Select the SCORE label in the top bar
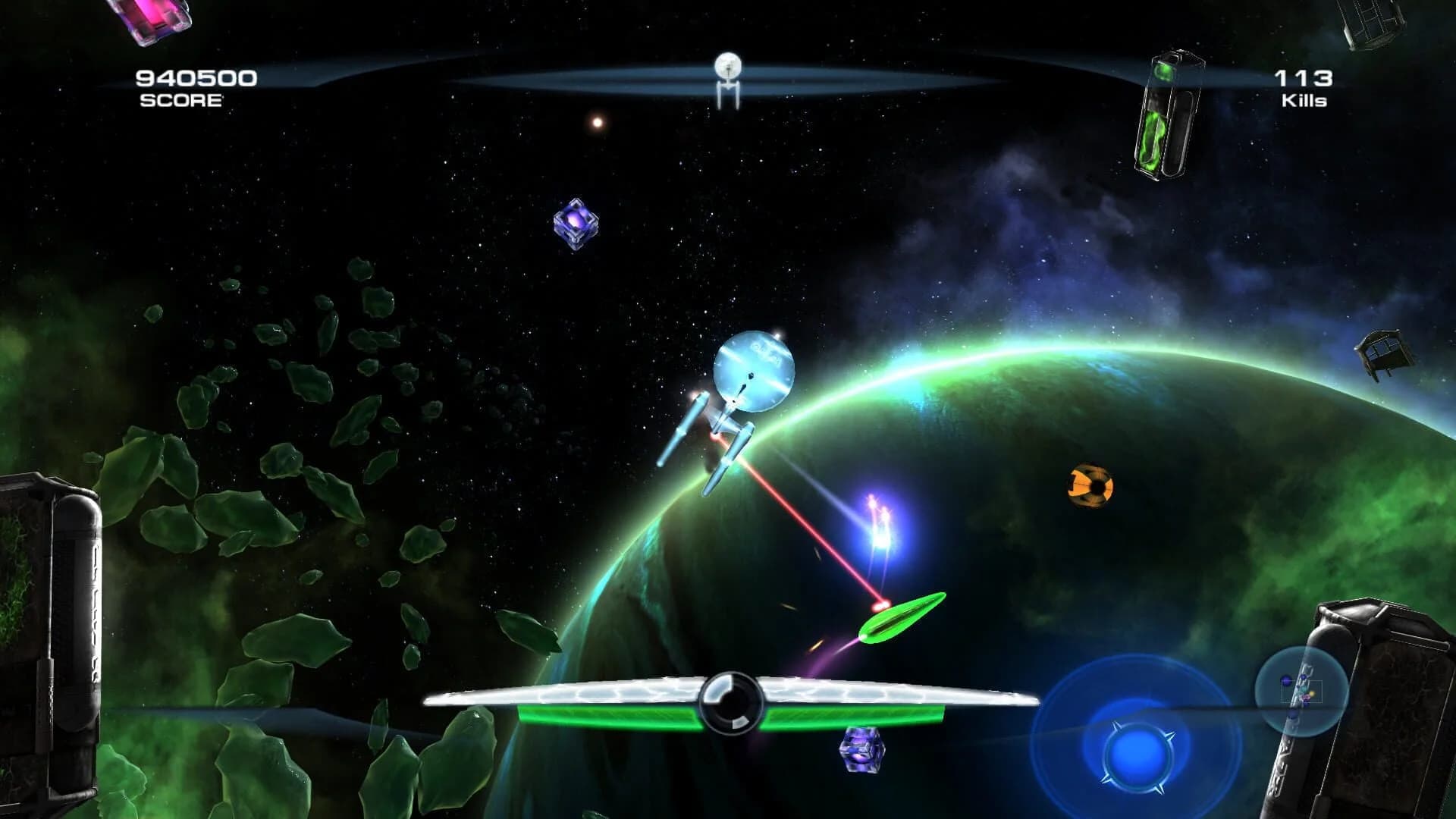Image resolution: width=1456 pixels, height=819 pixels. 179,102
